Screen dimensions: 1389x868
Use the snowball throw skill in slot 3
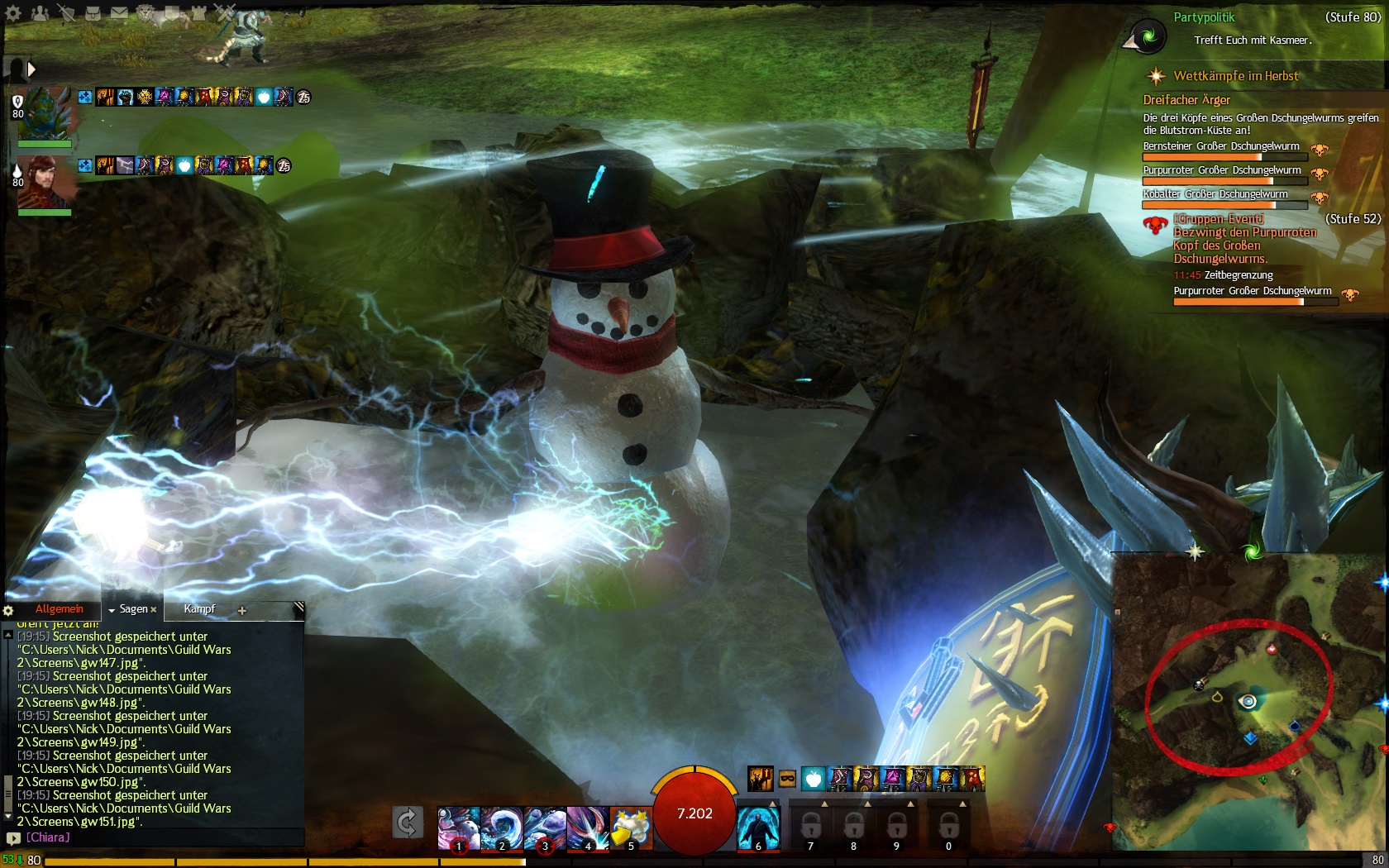point(544,827)
